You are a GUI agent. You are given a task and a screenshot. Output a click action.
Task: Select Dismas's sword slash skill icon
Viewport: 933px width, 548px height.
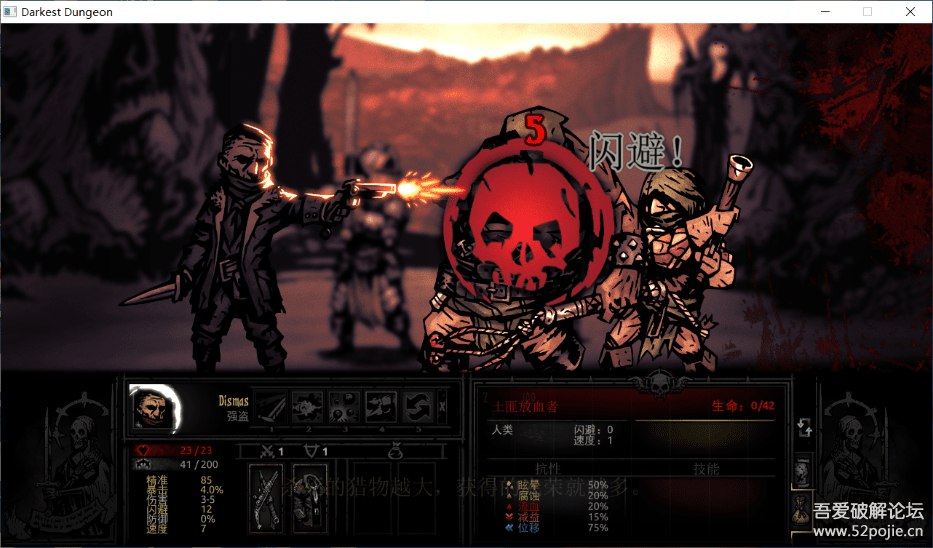point(270,407)
